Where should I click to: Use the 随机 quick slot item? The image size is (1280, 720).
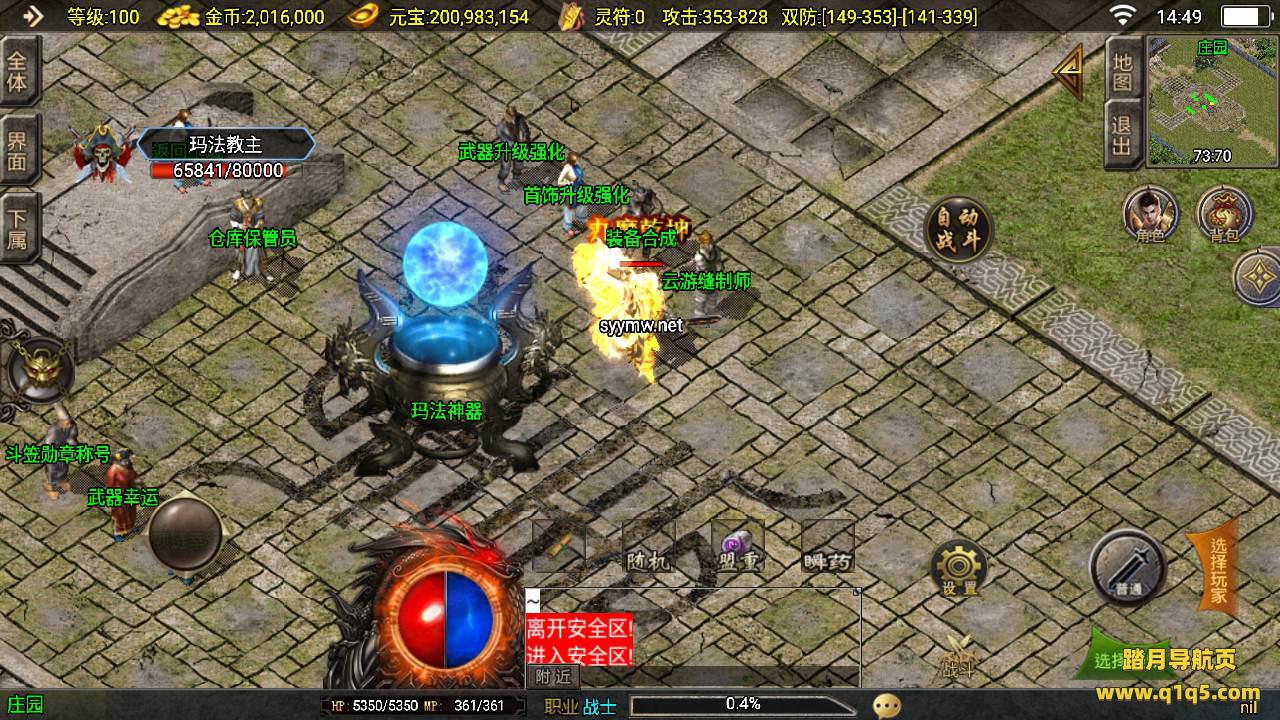point(648,547)
